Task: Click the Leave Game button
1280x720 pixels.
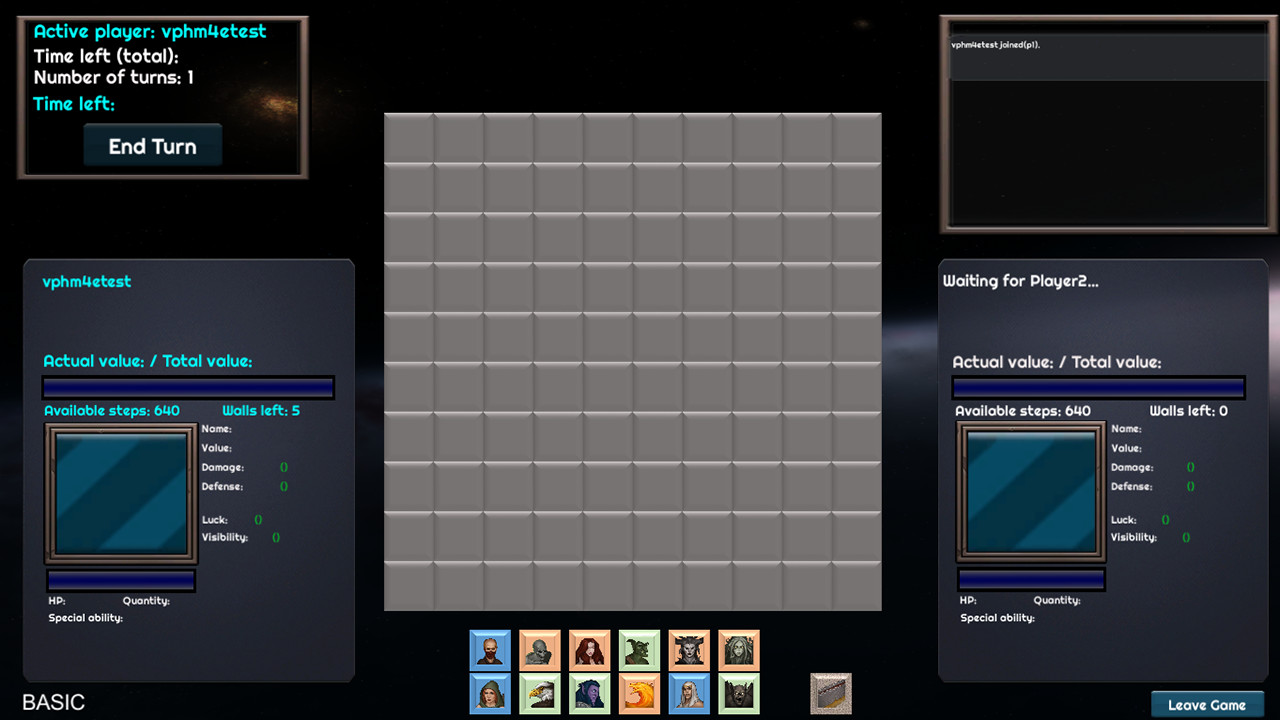Action: click(1207, 704)
